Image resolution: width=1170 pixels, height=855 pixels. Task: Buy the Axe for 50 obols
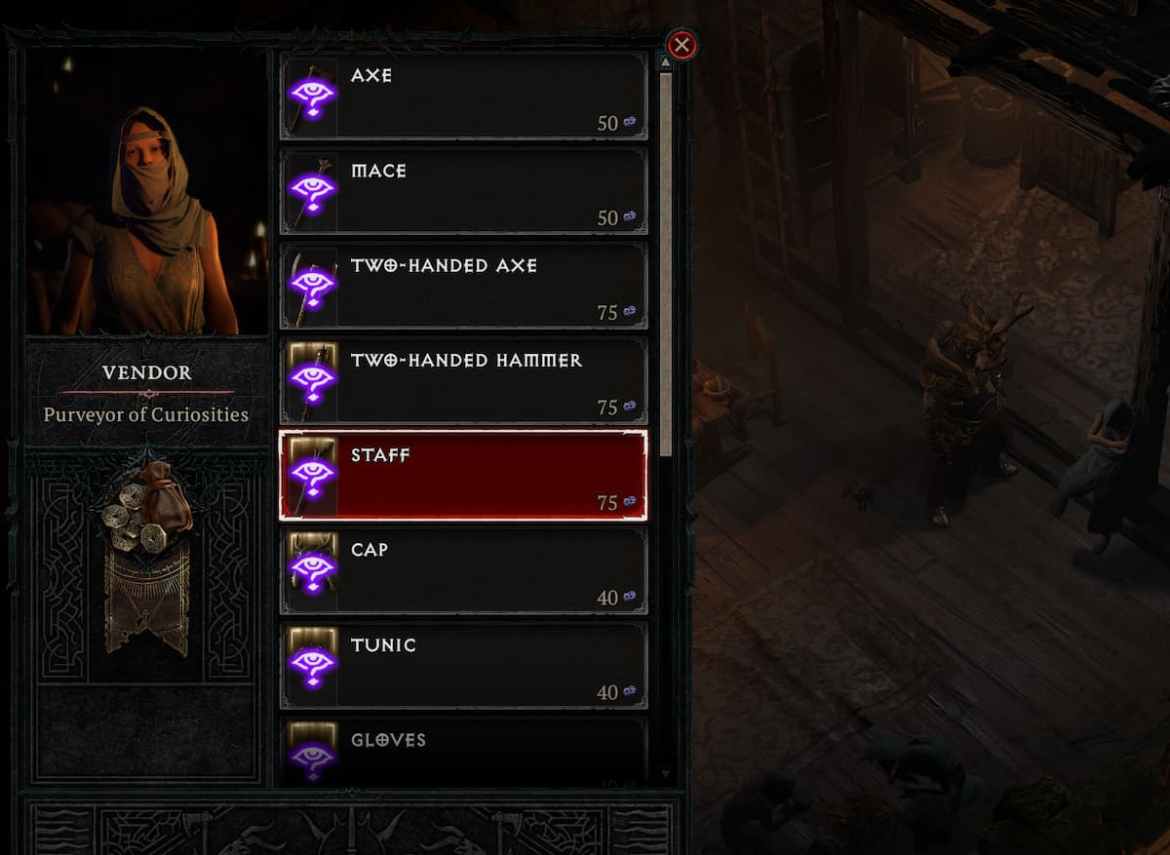463,96
